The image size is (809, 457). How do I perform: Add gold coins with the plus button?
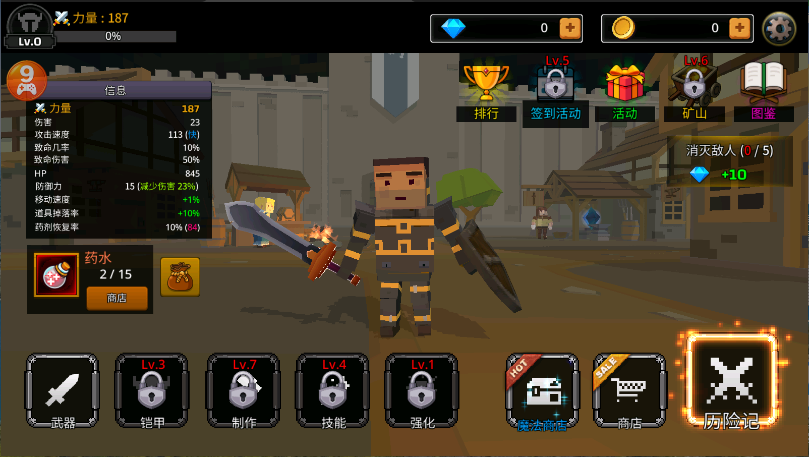(x=740, y=28)
